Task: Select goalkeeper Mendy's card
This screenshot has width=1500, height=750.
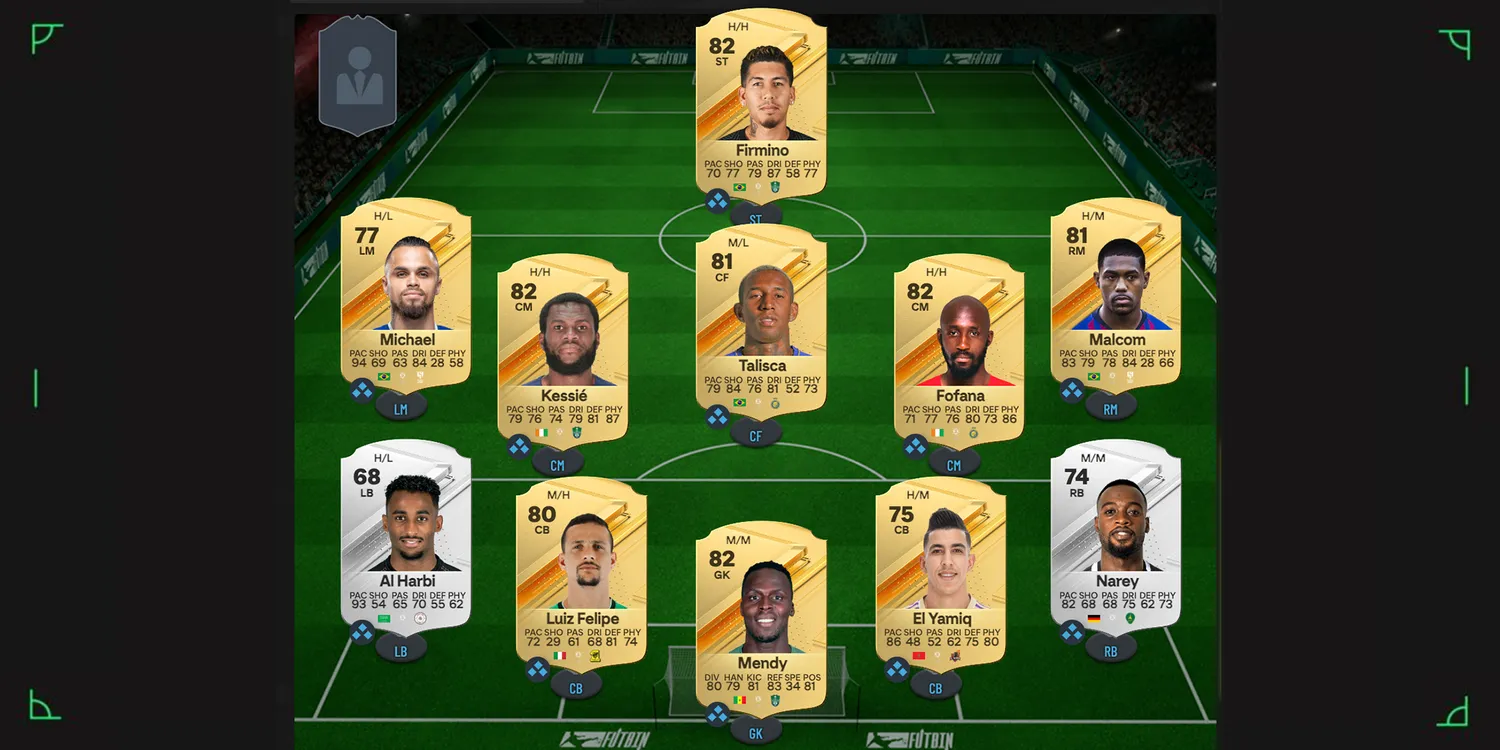Action: tap(761, 612)
